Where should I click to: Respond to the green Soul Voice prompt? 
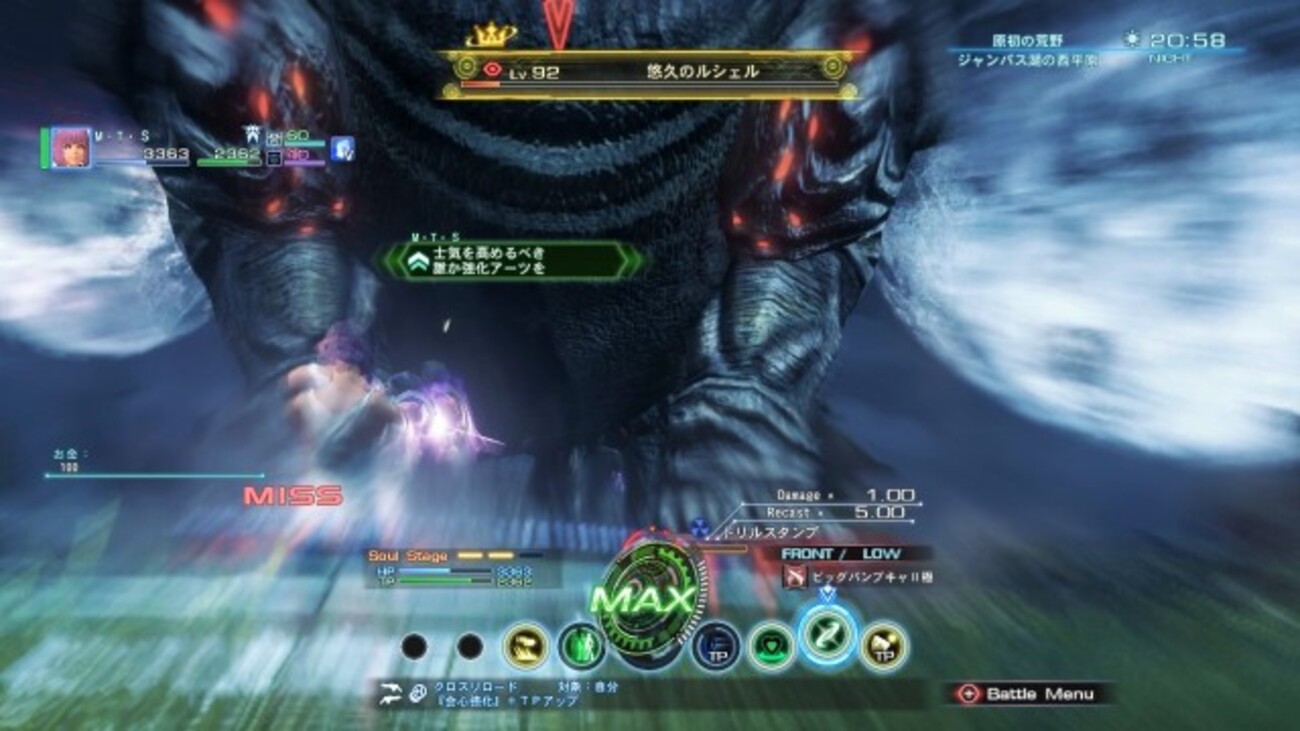510,261
